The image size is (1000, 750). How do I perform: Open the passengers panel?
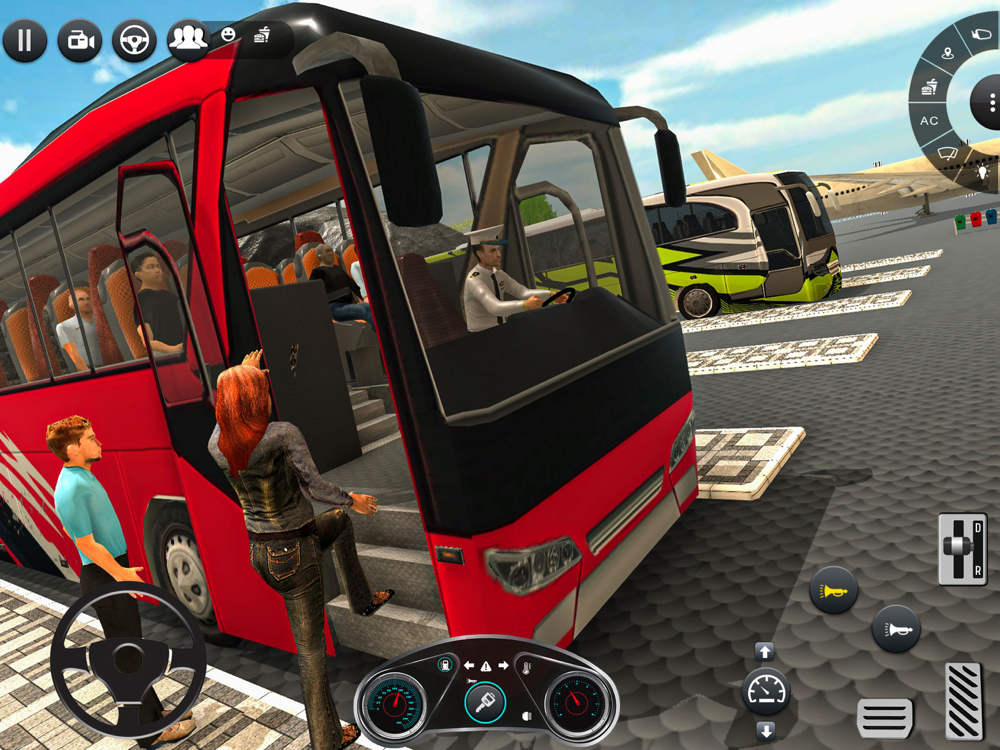[187, 39]
